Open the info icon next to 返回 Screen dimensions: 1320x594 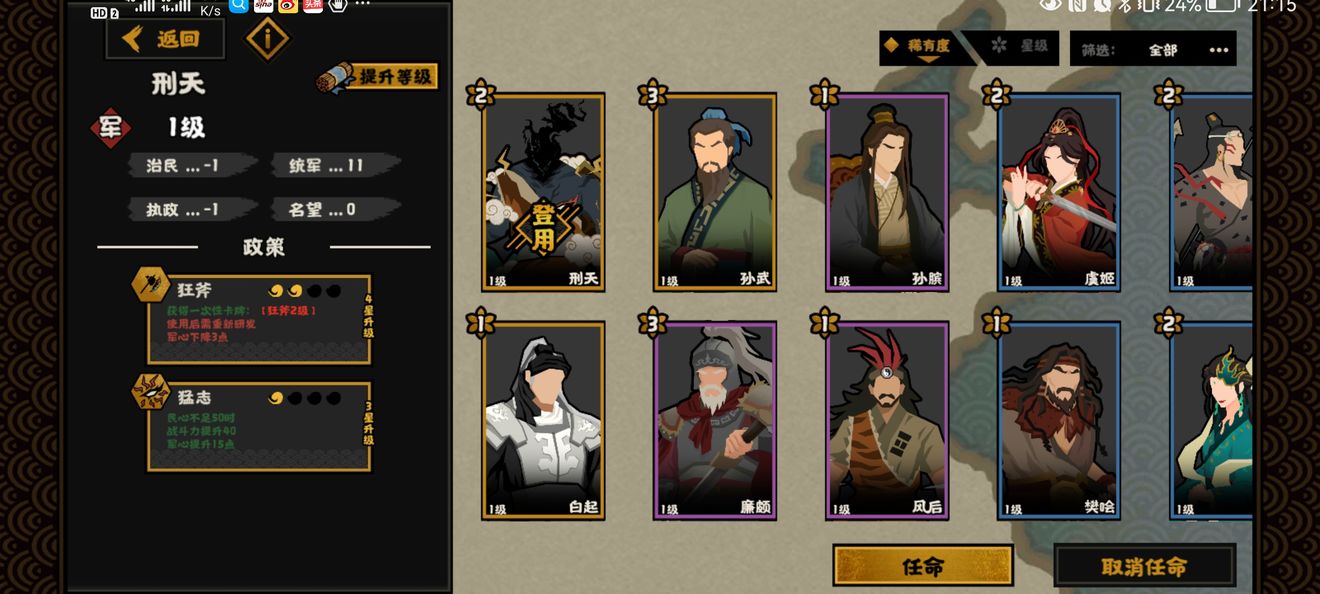267,39
